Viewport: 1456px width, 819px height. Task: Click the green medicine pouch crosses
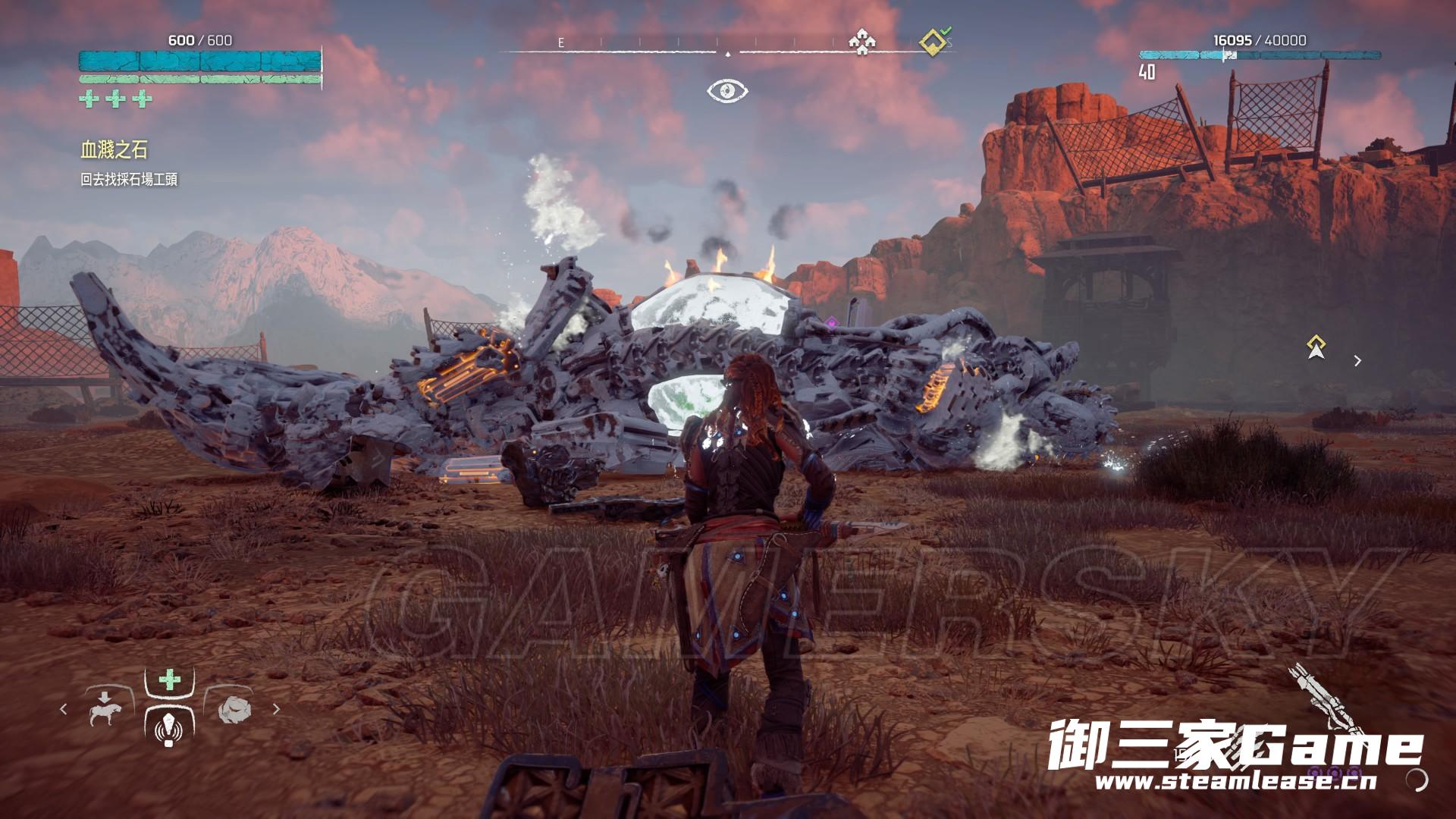(x=115, y=99)
